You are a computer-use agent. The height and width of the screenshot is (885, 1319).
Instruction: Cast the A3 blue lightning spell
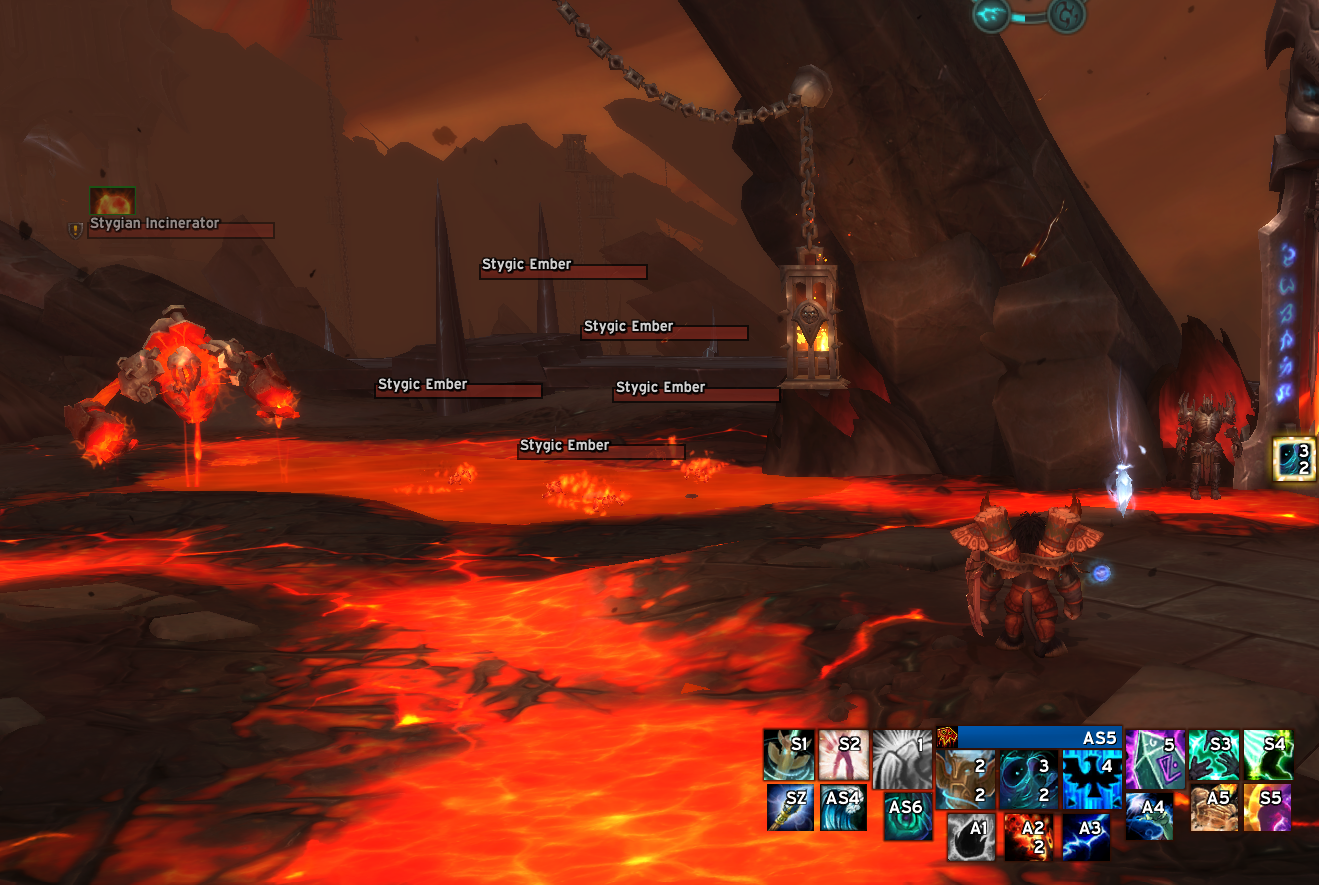[x=1086, y=836]
